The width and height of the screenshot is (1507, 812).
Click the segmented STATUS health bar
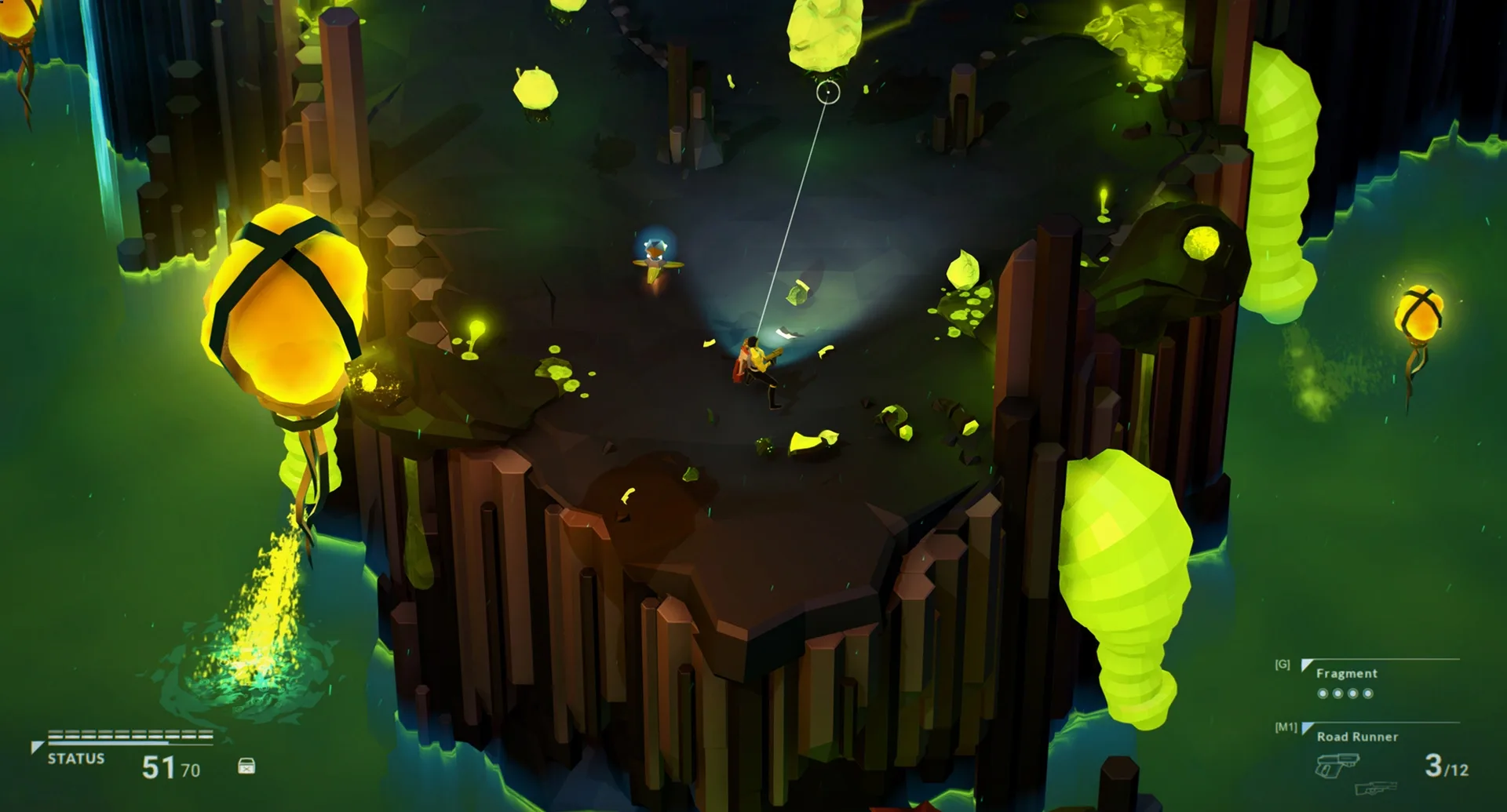(130, 734)
